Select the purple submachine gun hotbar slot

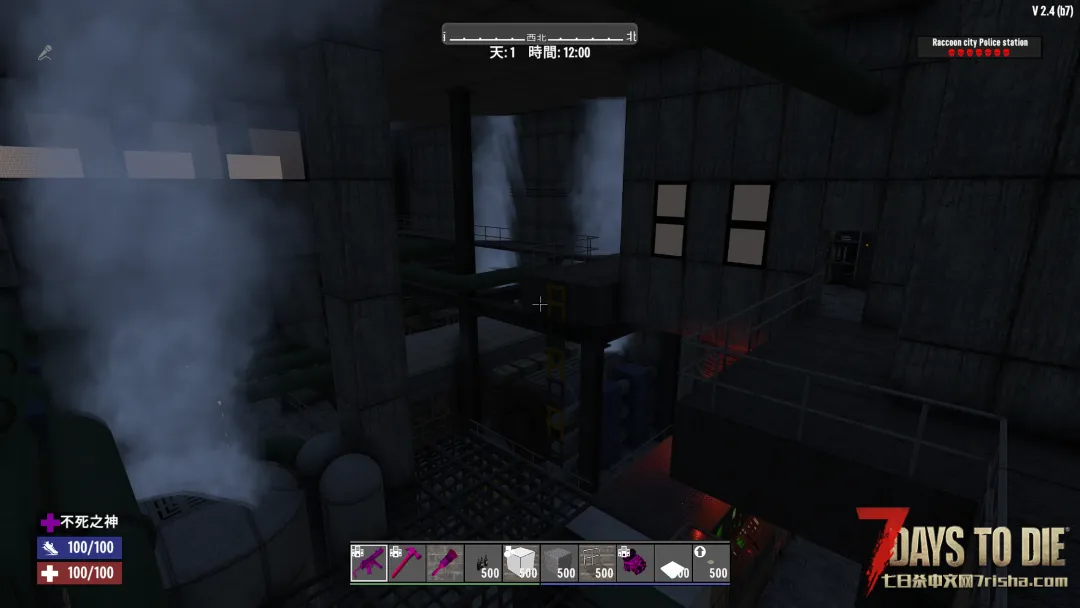[x=369, y=563]
